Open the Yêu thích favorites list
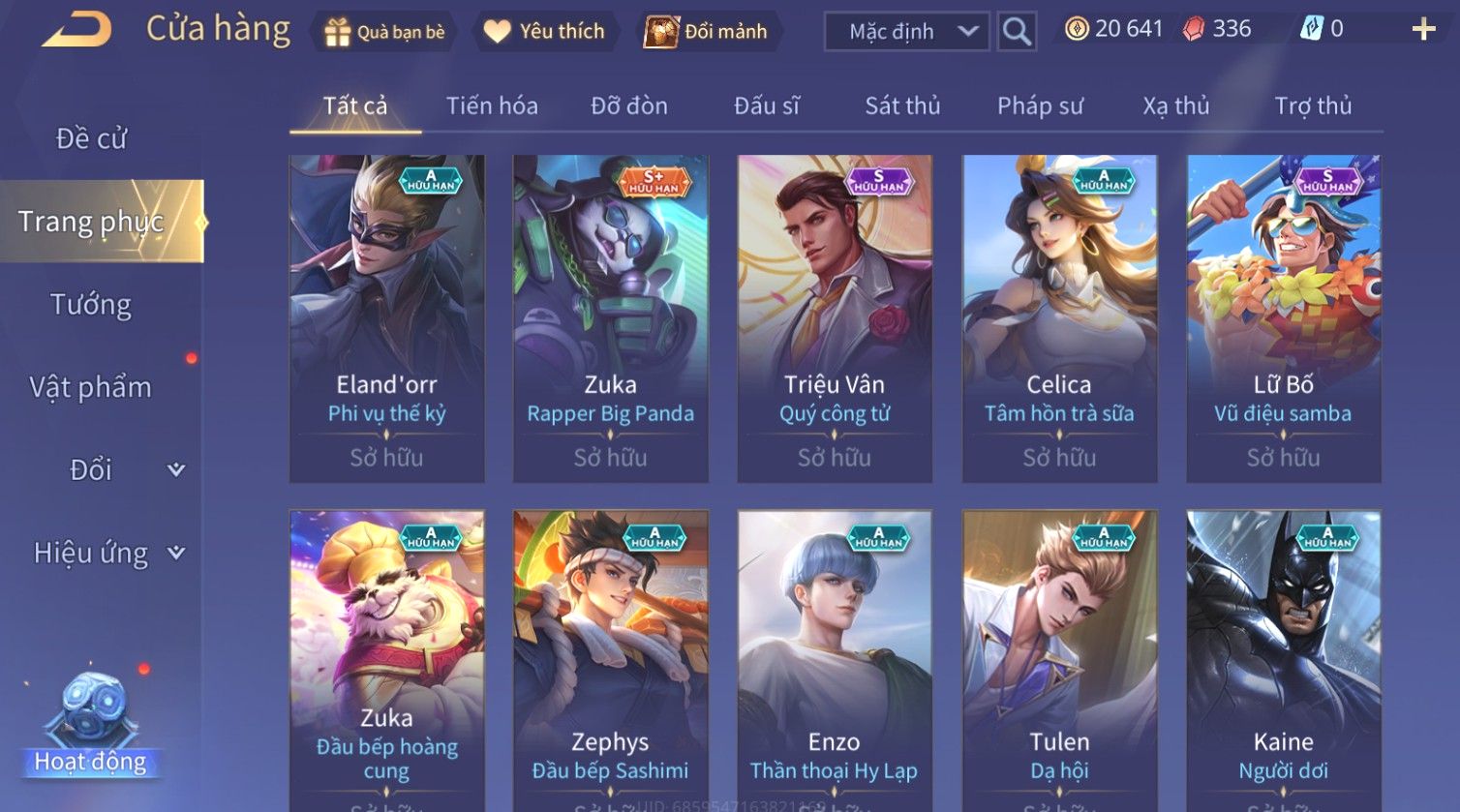 point(544,32)
